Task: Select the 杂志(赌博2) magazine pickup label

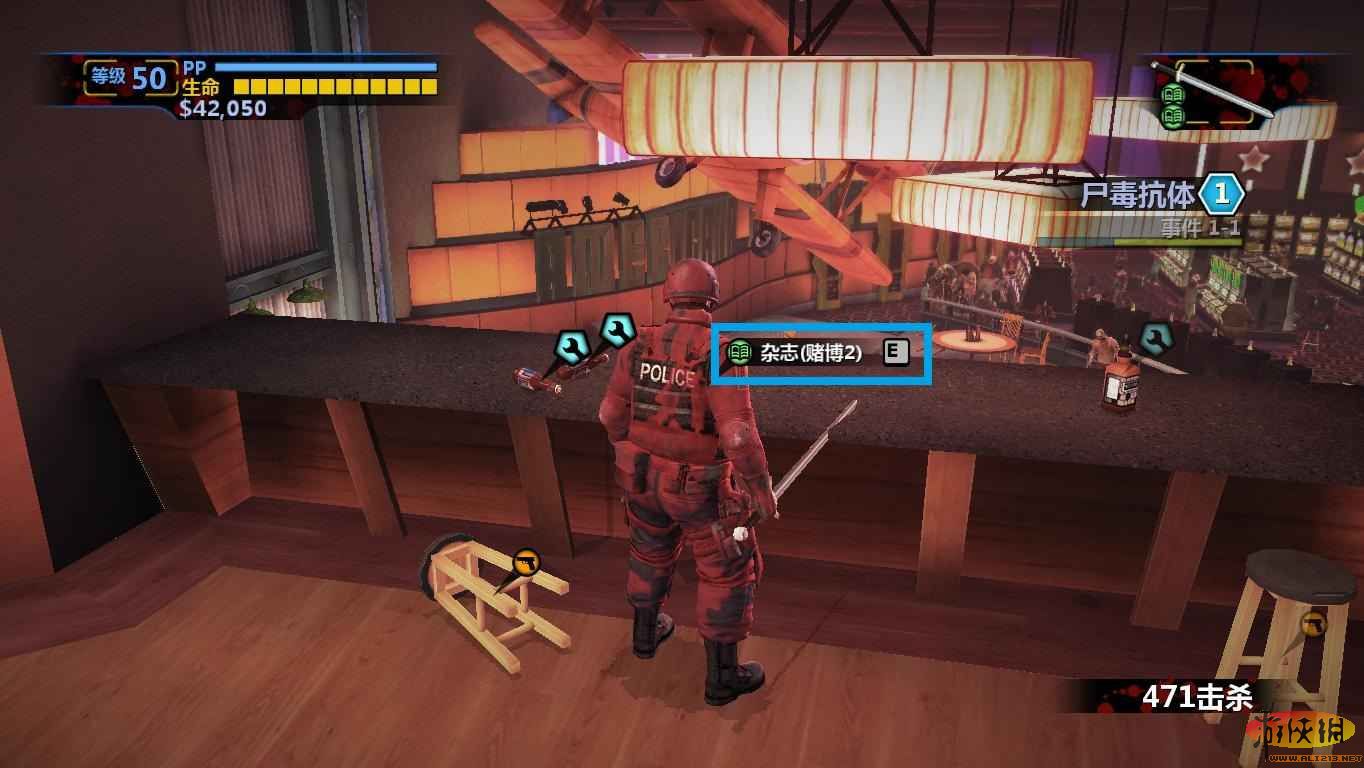Action: click(x=810, y=352)
